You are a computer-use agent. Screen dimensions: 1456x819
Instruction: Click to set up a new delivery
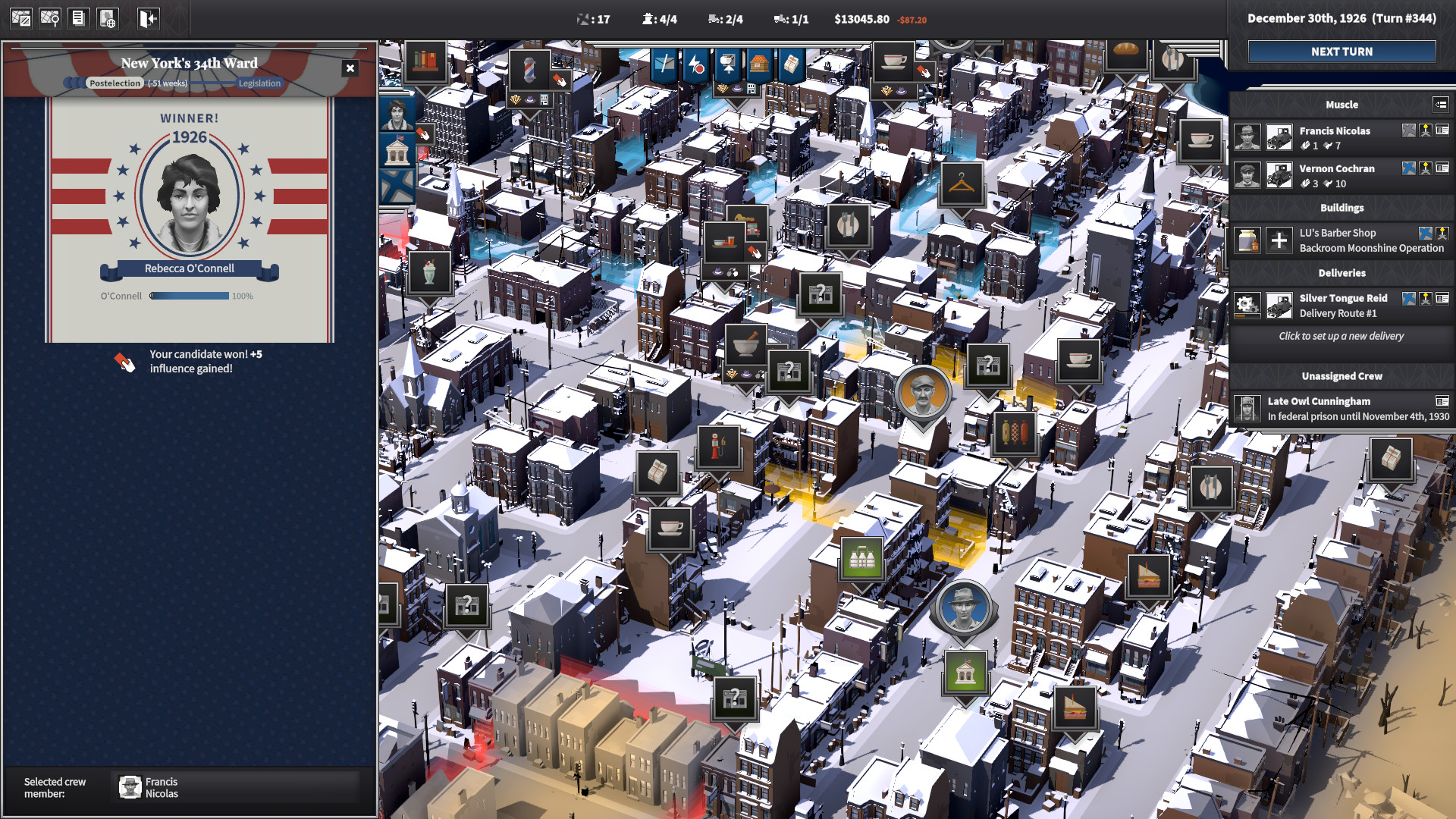1340,336
